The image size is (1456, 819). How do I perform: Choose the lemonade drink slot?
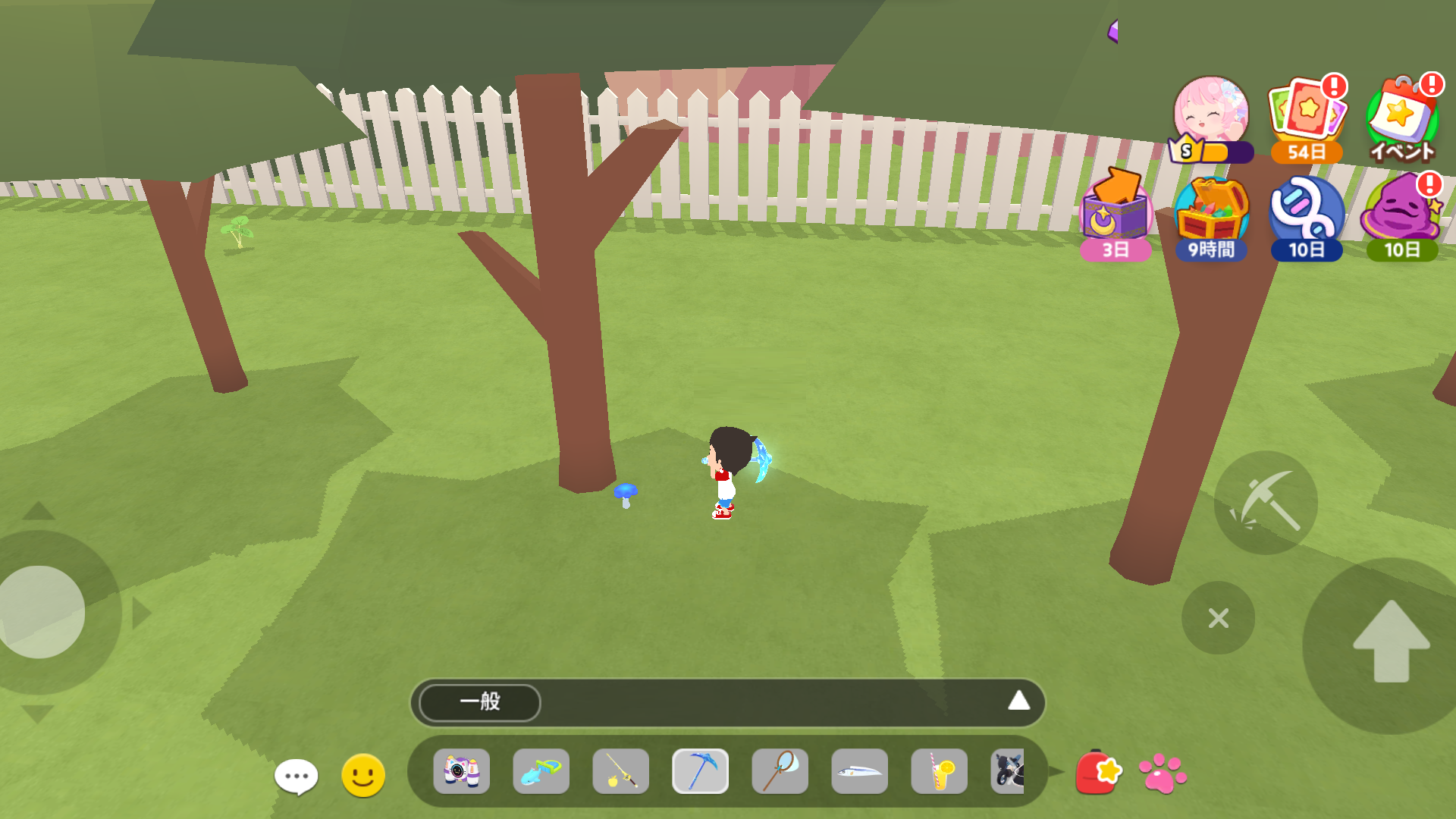(939, 771)
